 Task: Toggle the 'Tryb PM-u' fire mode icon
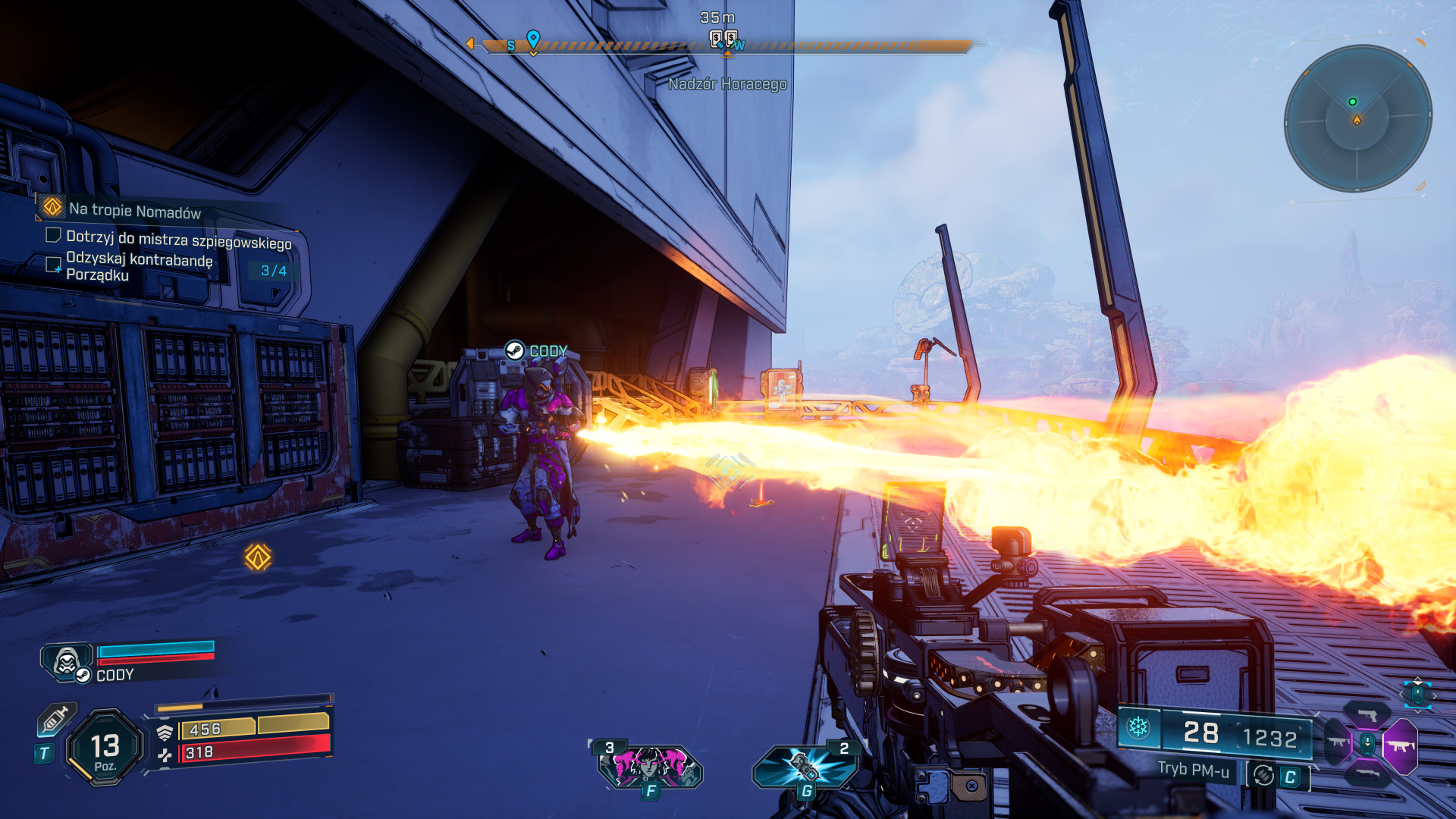(1263, 775)
